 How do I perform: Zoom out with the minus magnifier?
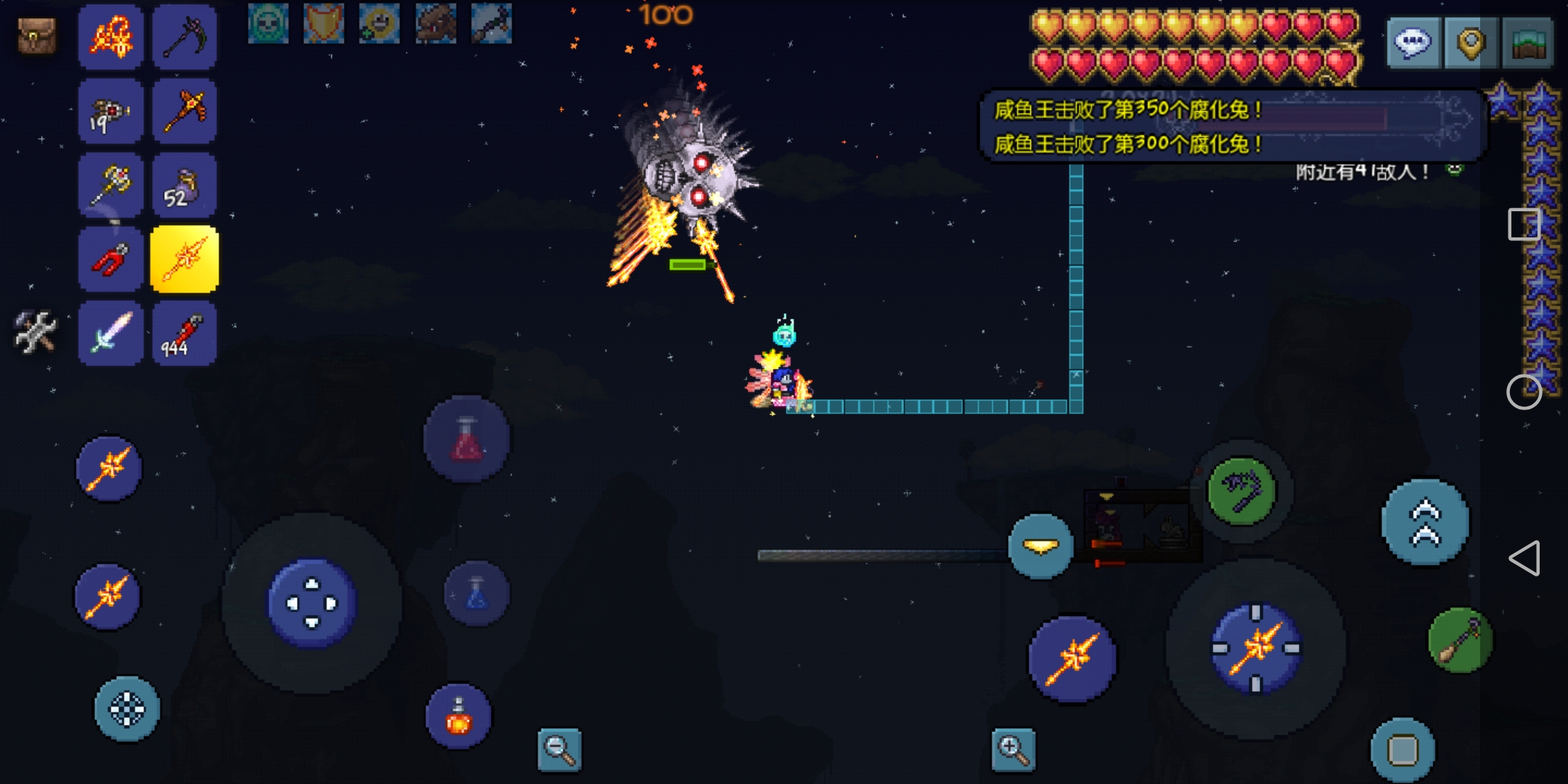pos(560,749)
